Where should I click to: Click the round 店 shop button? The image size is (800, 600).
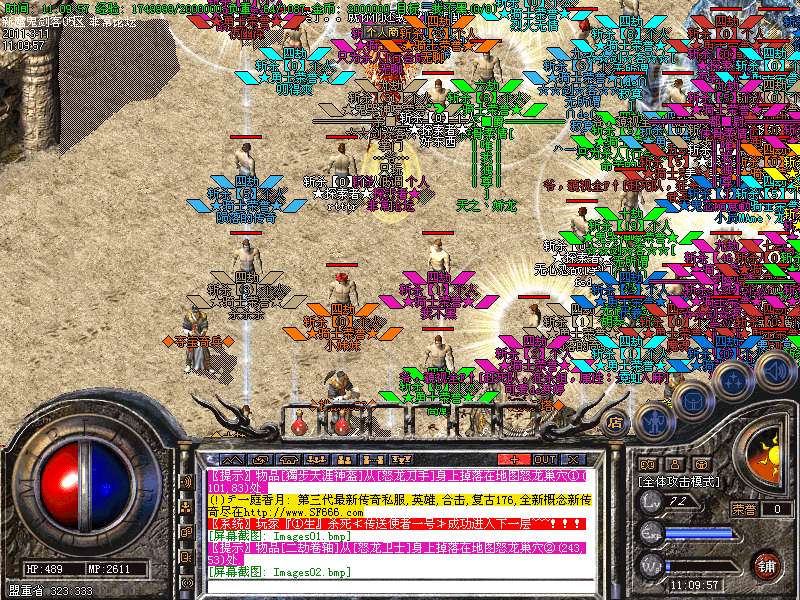point(617,424)
